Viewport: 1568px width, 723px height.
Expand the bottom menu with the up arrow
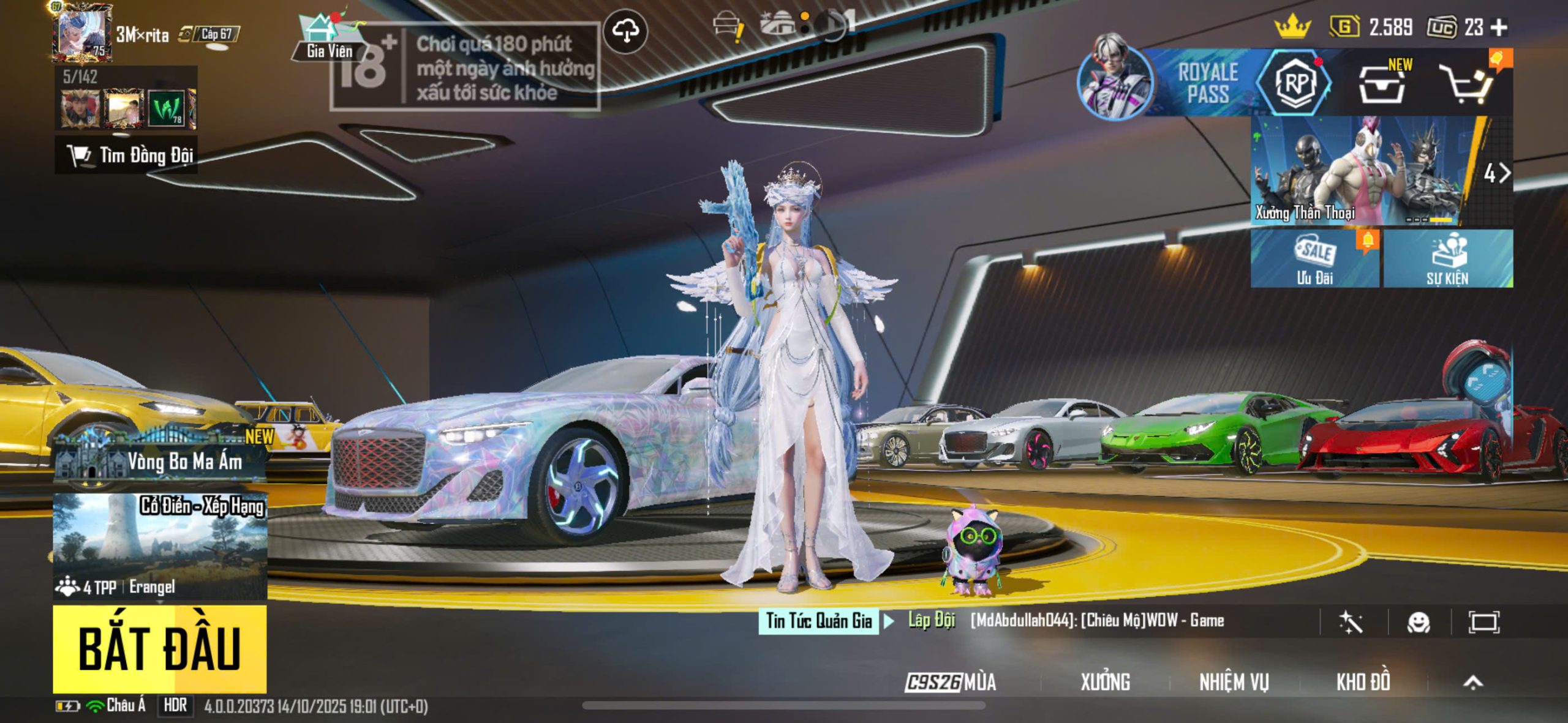(x=1473, y=682)
